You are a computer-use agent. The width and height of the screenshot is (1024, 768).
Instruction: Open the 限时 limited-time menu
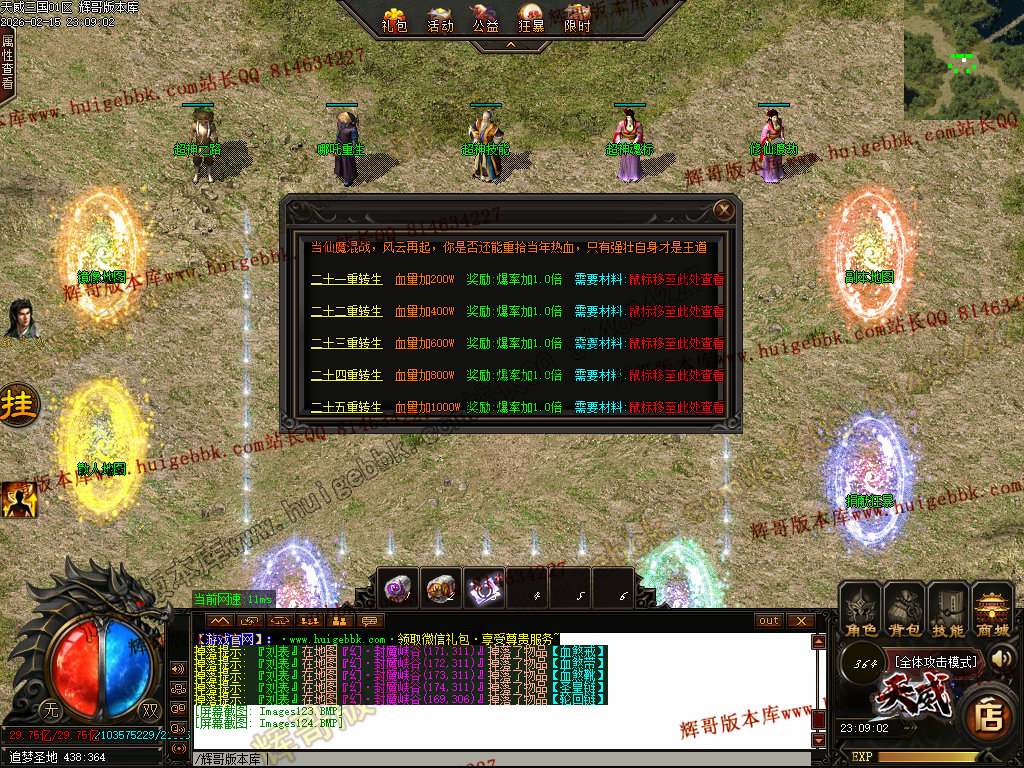coord(578,19)
